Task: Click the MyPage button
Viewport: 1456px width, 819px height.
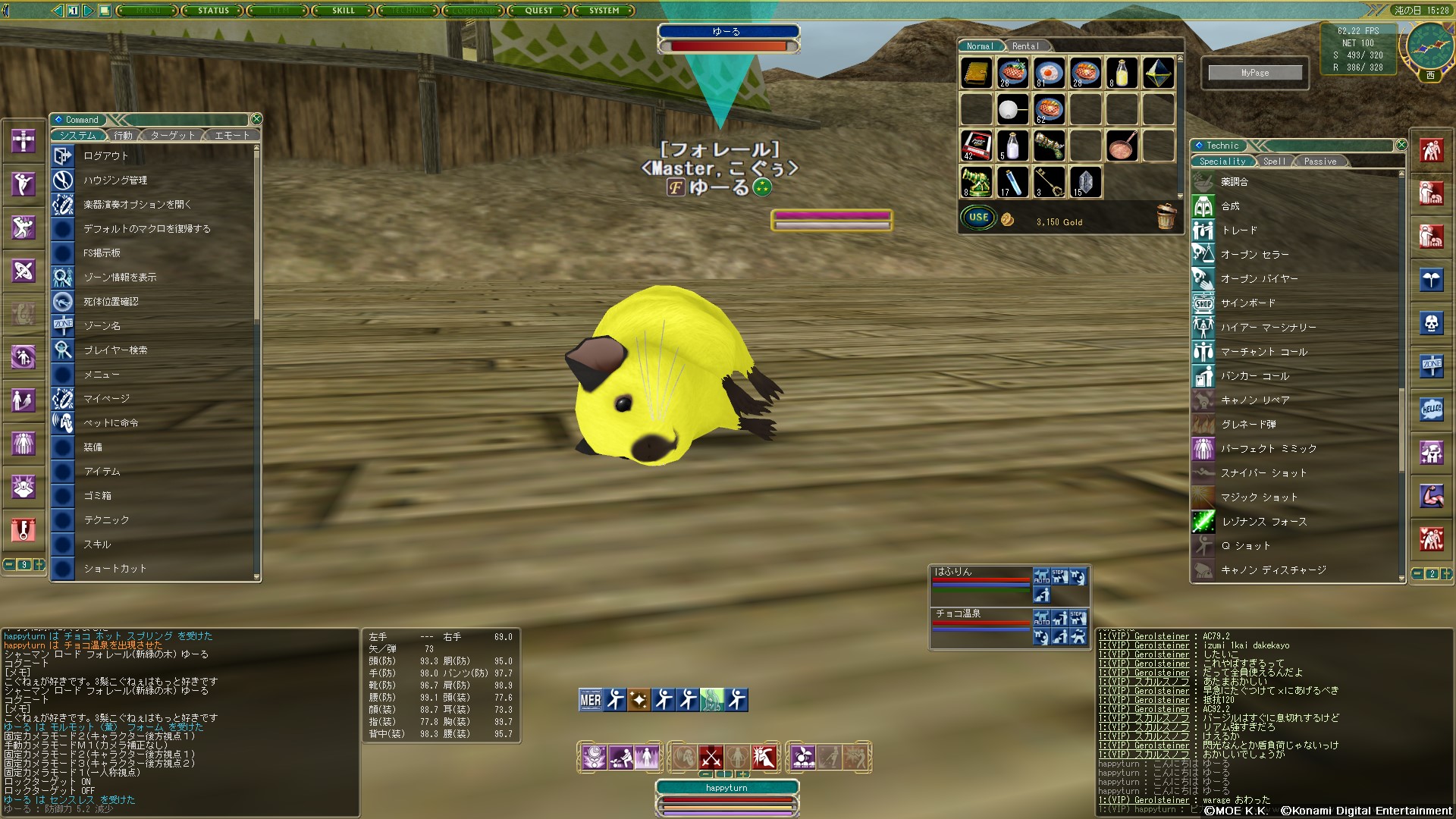Action: 1255,73
